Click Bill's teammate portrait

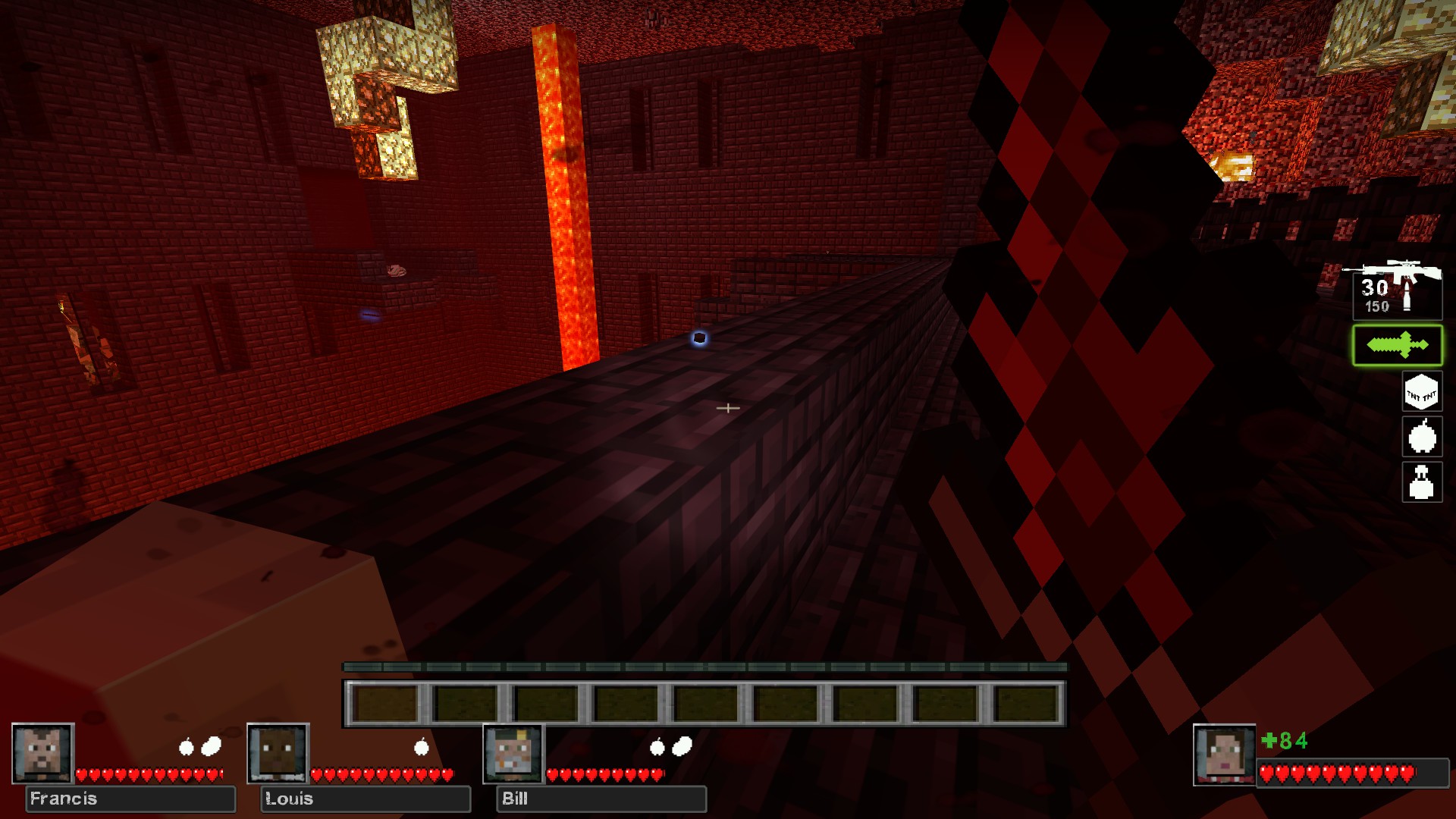(514, 753)
